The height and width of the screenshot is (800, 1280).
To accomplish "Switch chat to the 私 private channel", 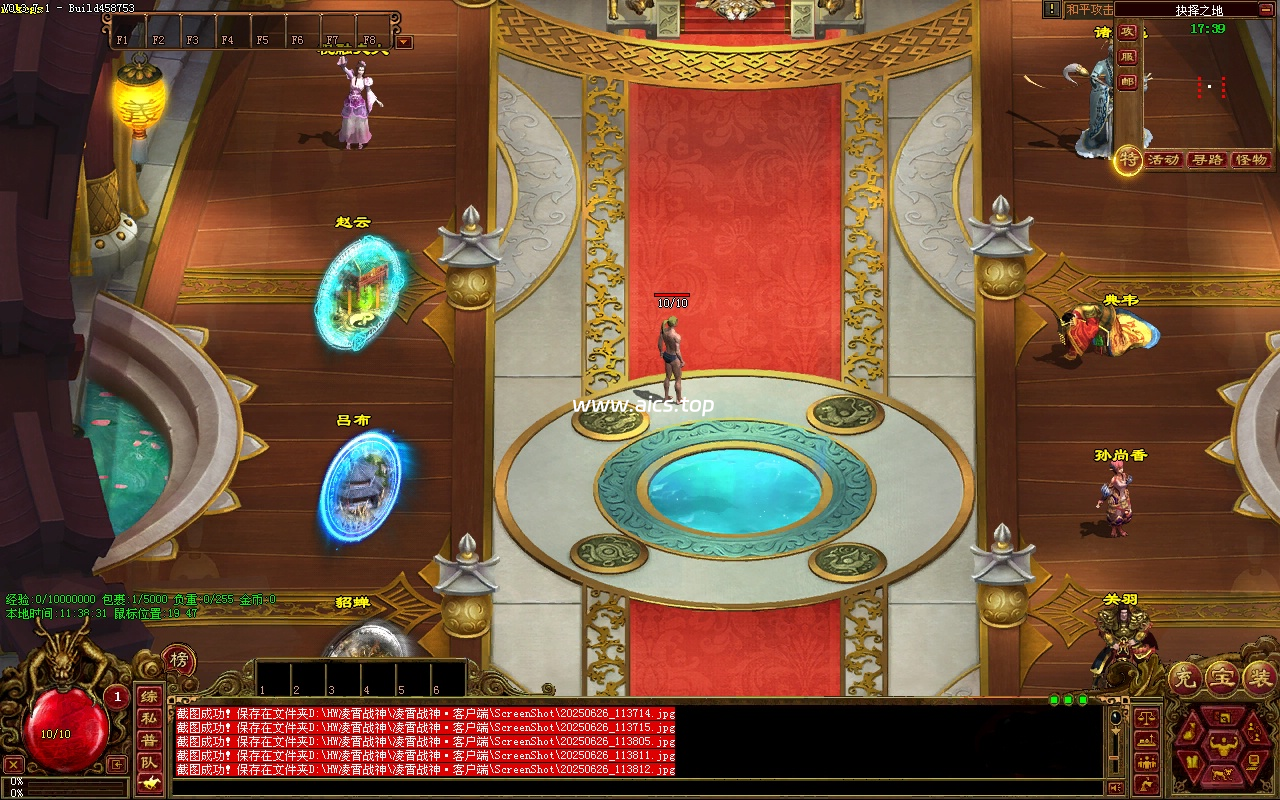I will tap(148, 718).
